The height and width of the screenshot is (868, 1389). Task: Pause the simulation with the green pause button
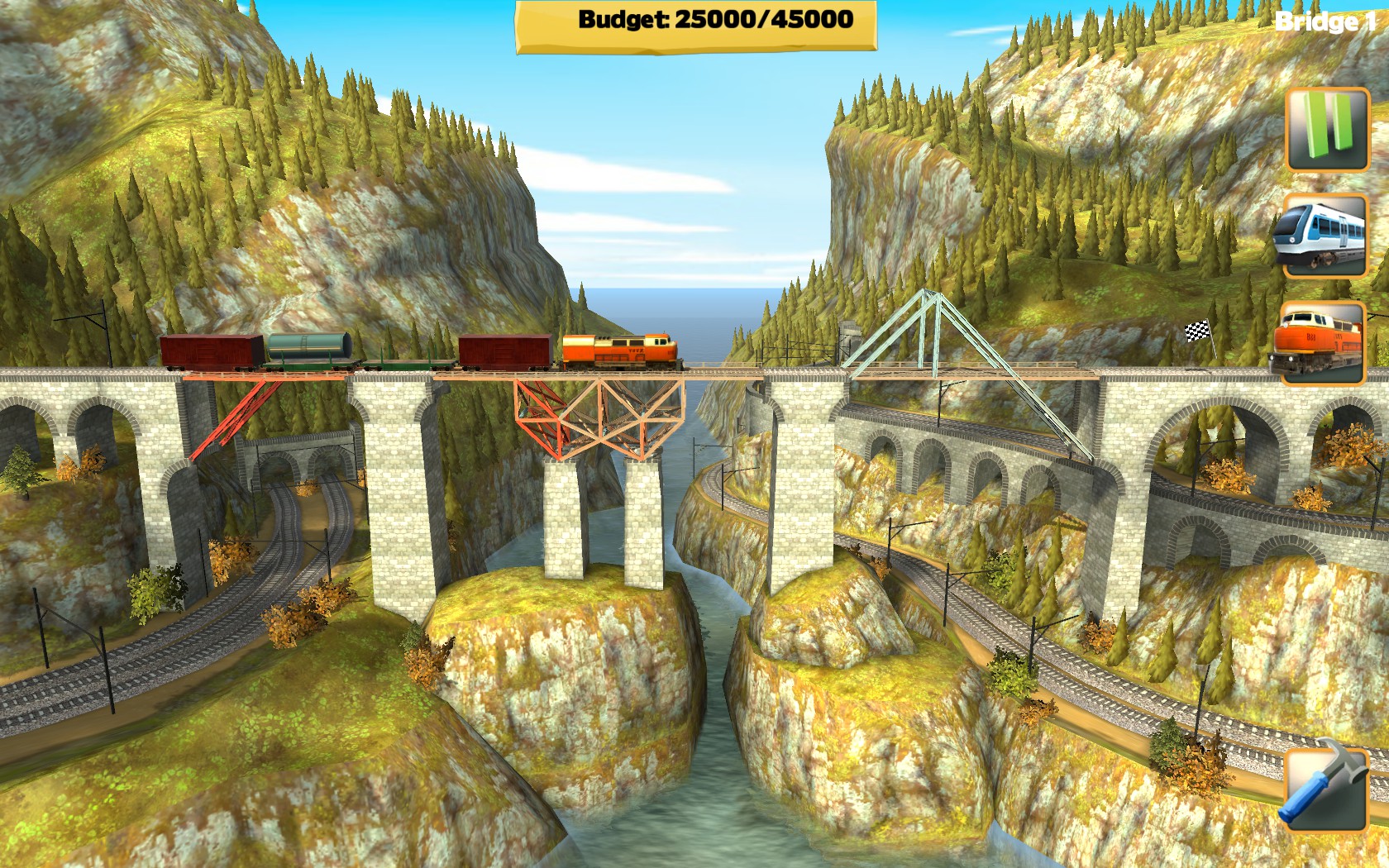[1327, 130]
